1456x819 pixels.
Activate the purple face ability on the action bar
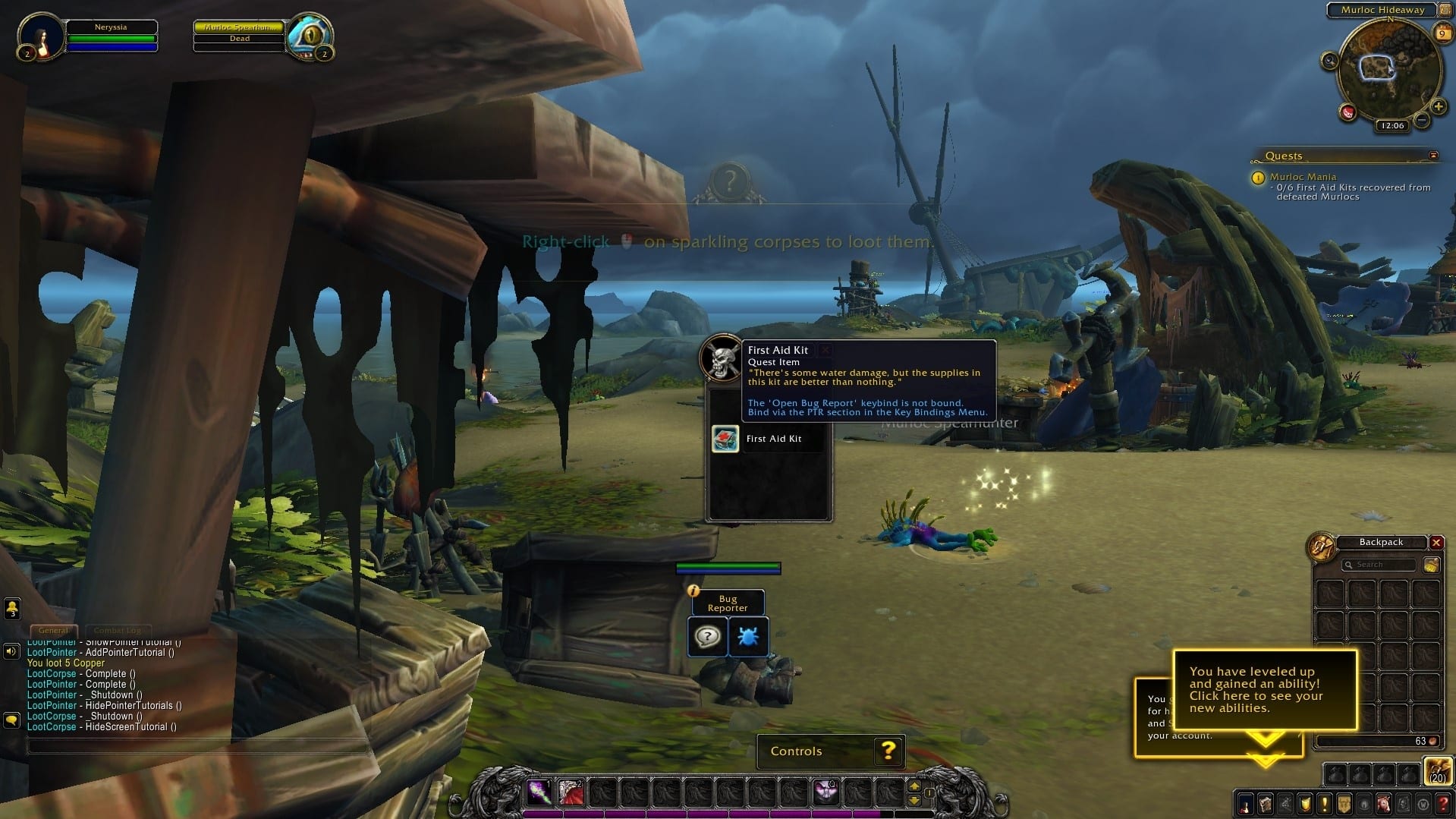point(825,792)
